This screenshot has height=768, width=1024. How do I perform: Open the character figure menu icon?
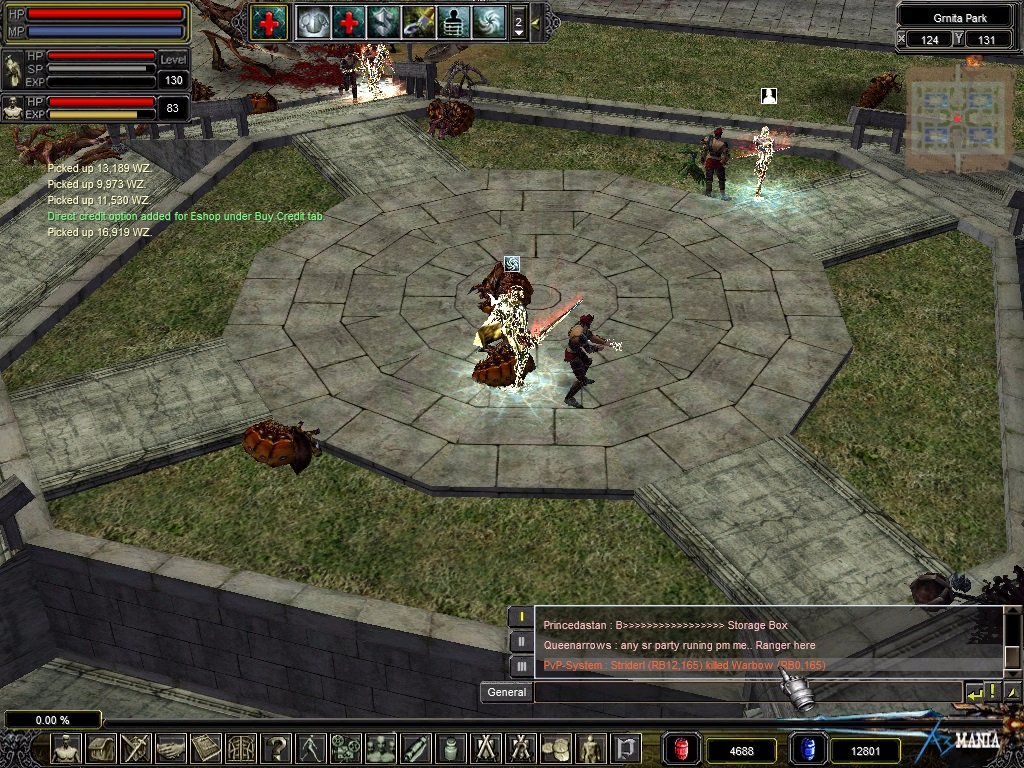pyautogui.click(x=66, y=748)
